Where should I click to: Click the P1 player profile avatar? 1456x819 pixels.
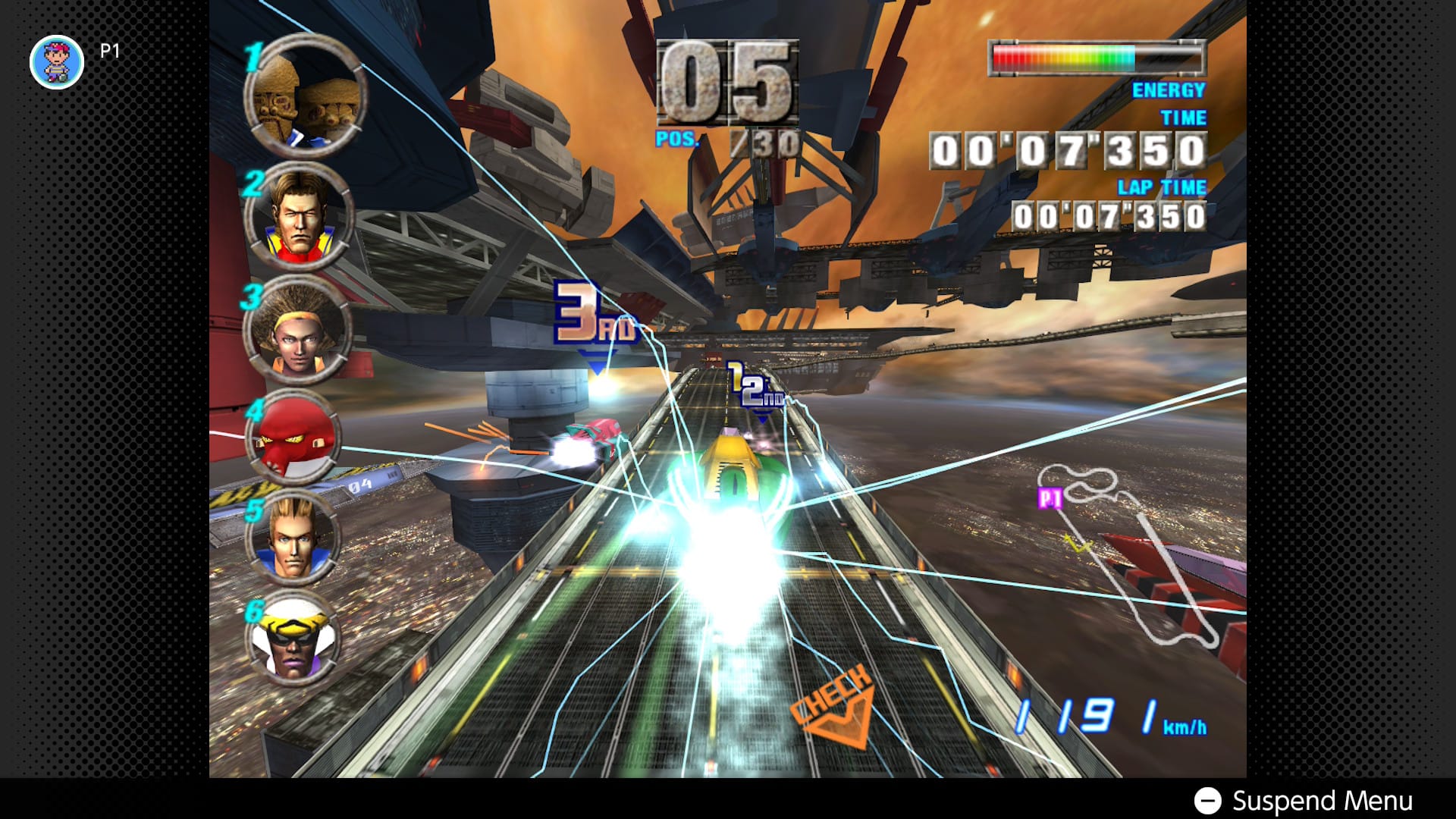point(57,62)
